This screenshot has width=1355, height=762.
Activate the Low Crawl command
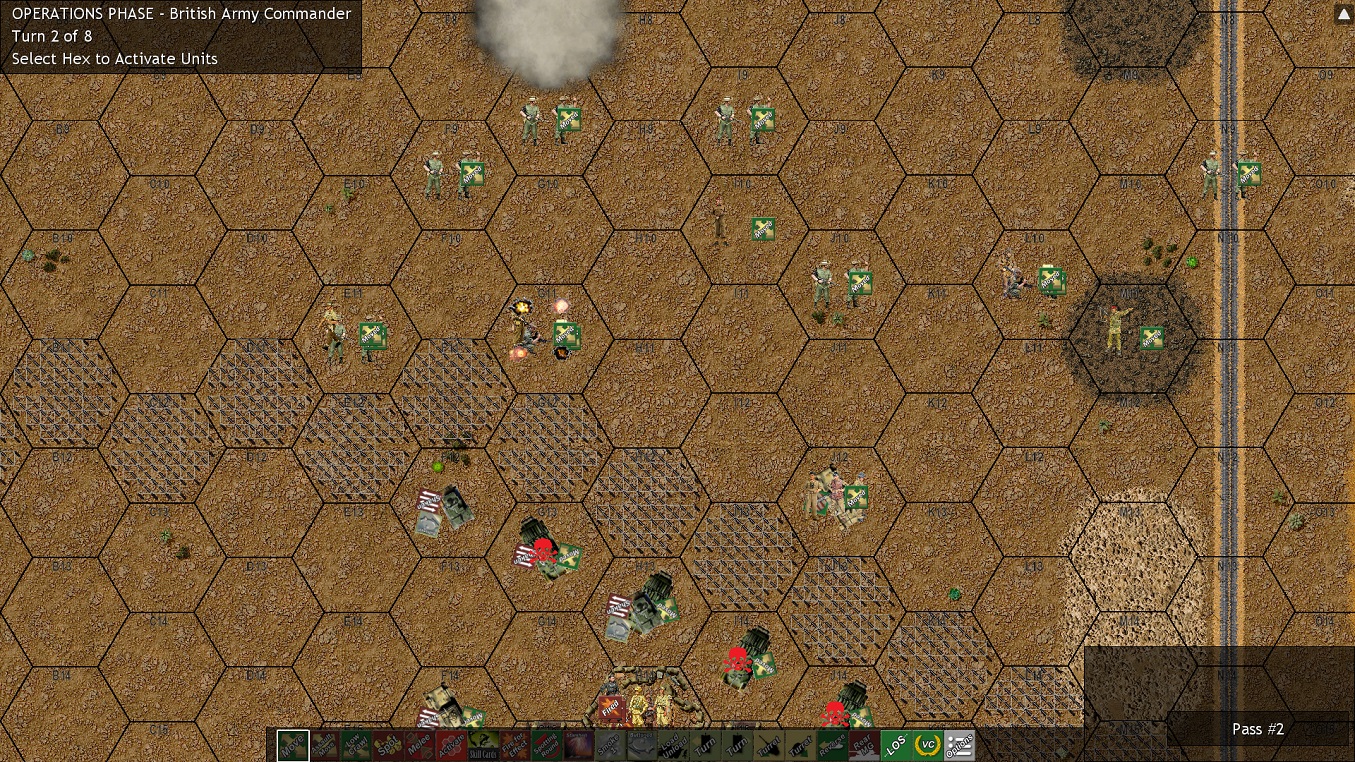(x=354, y=744)
